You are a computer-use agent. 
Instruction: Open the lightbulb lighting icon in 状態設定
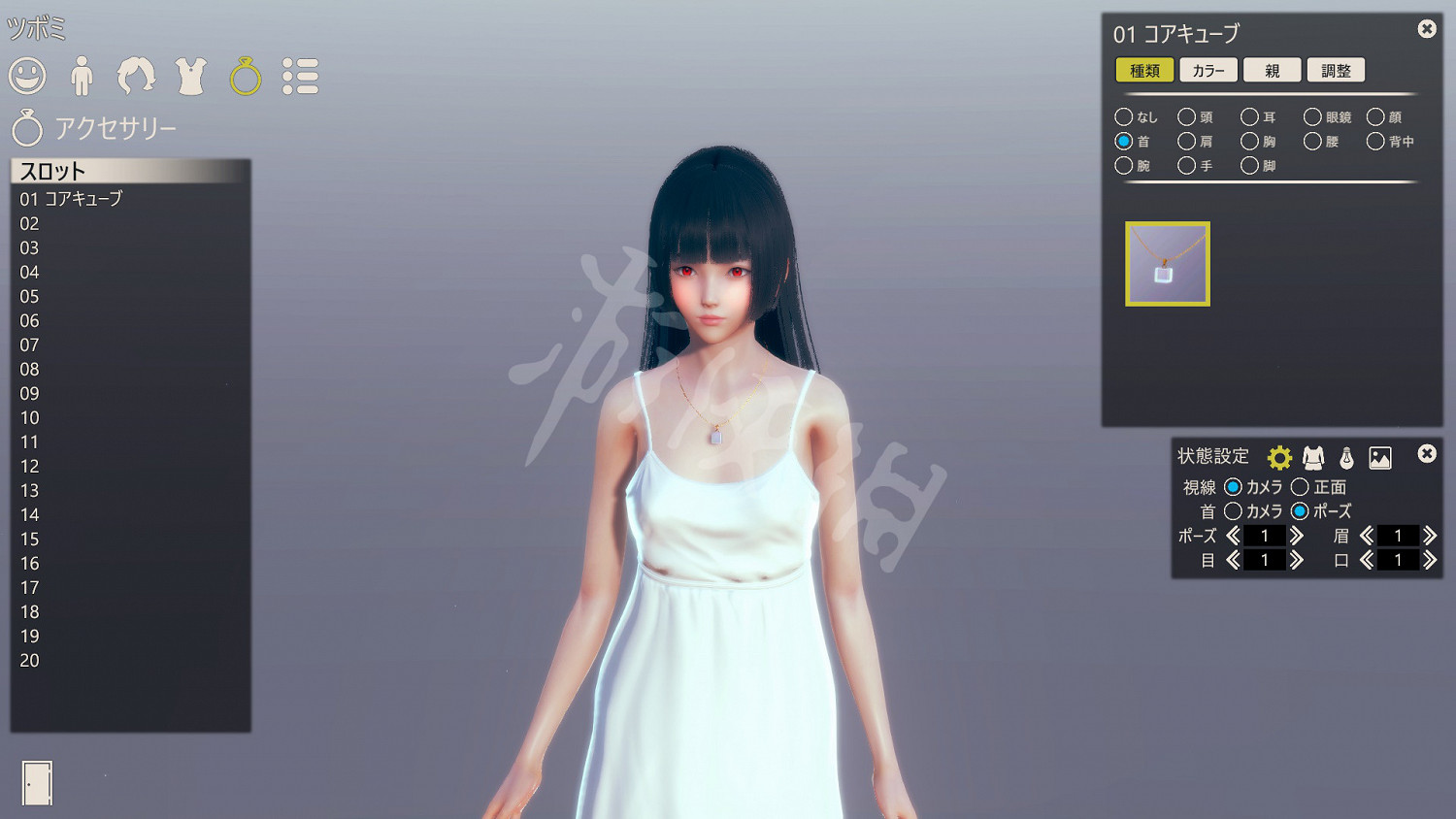coord(1349,456)
